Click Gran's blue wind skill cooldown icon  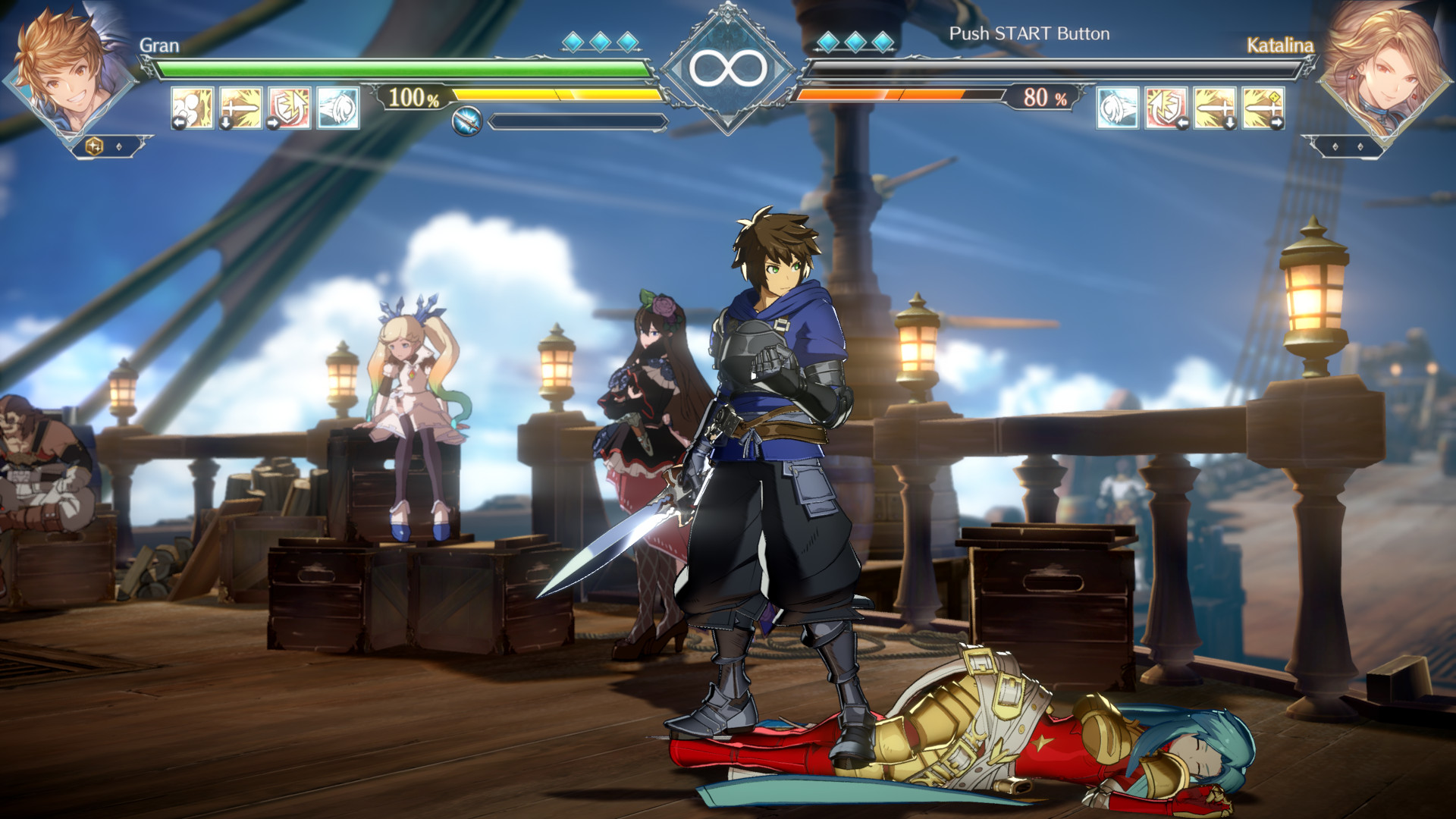(336, 106)
